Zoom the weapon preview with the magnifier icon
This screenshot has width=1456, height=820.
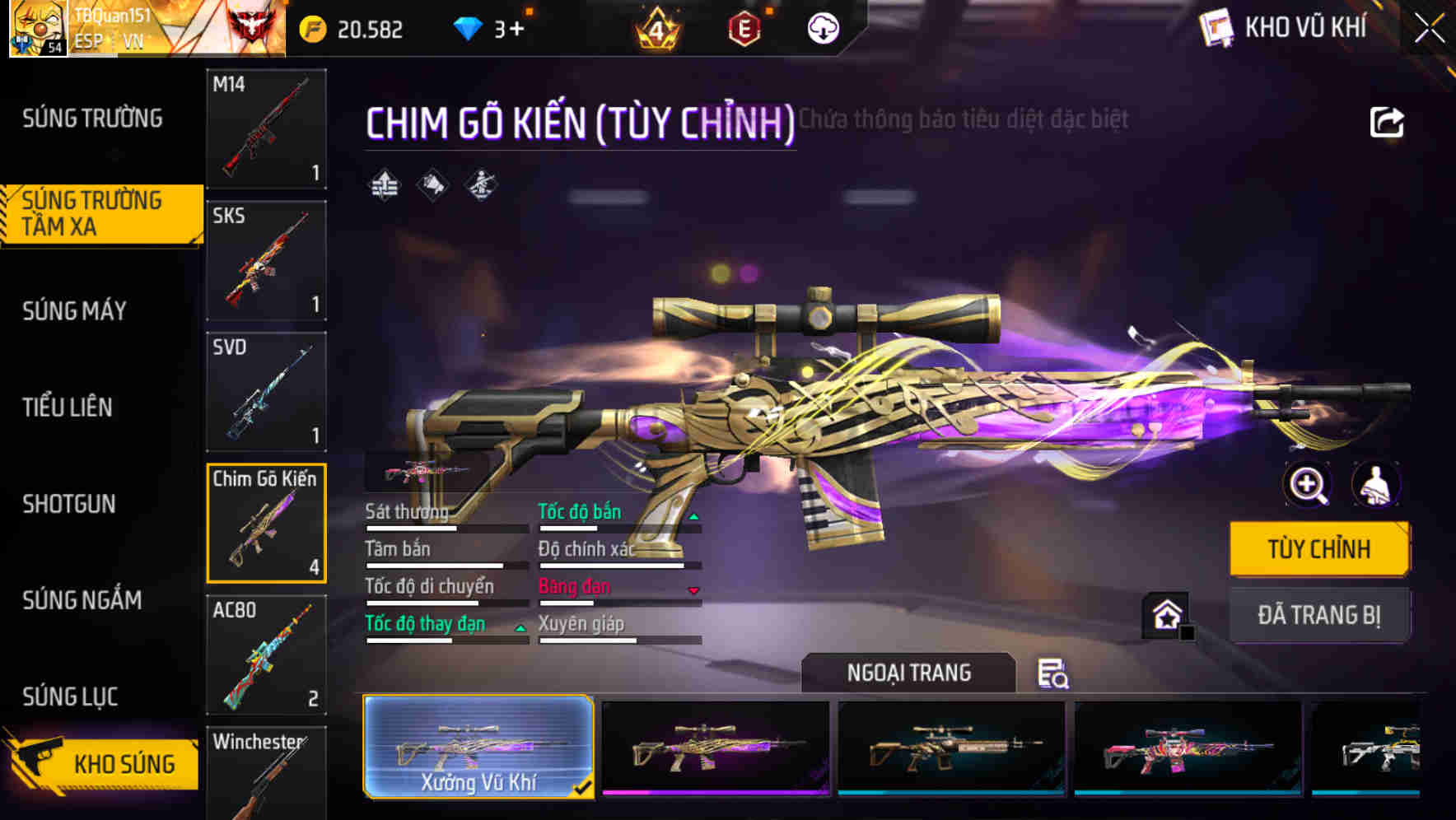pyautogui.click(x=1306, y=485)
